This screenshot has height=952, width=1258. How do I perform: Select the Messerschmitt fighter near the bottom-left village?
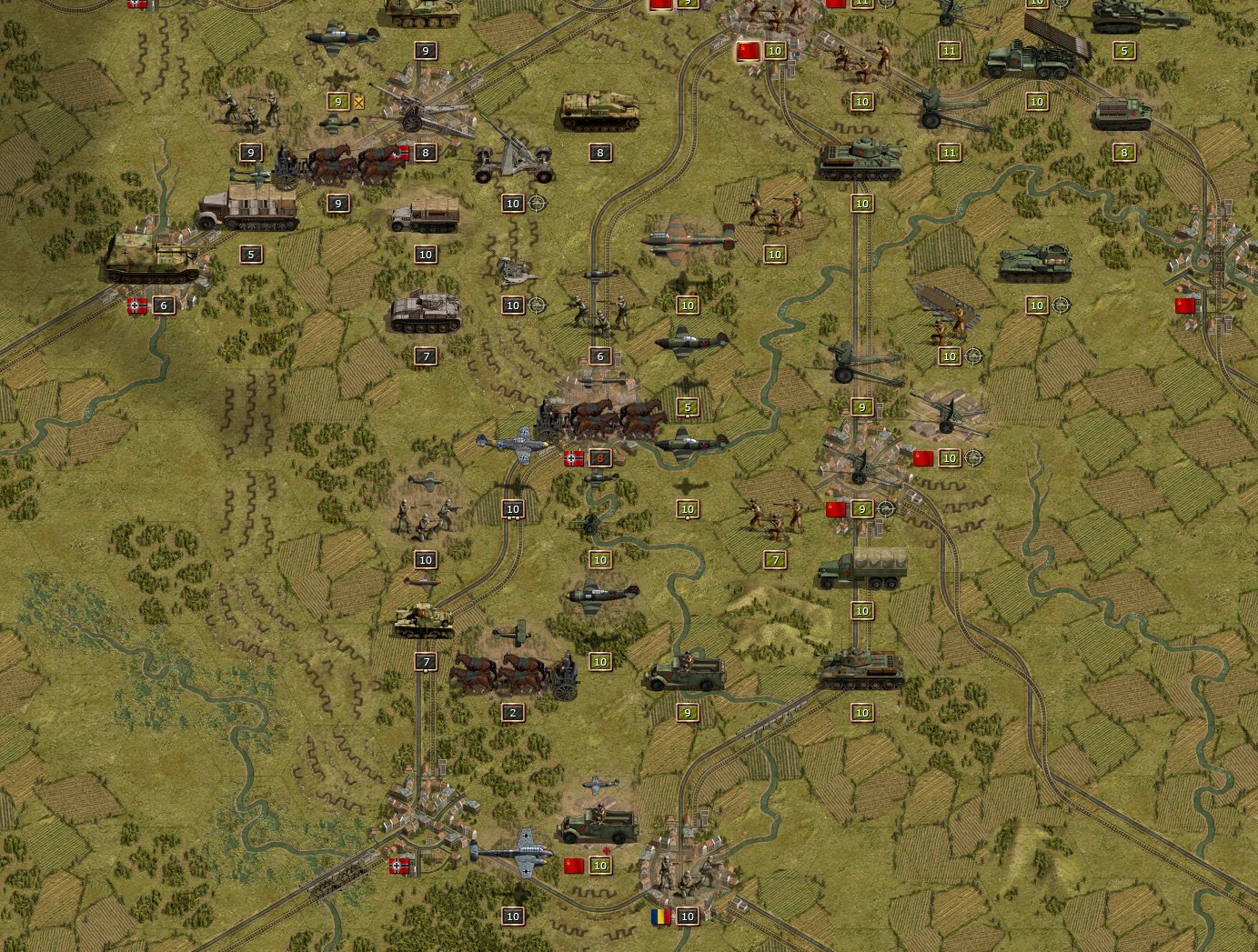coord(509,853)
